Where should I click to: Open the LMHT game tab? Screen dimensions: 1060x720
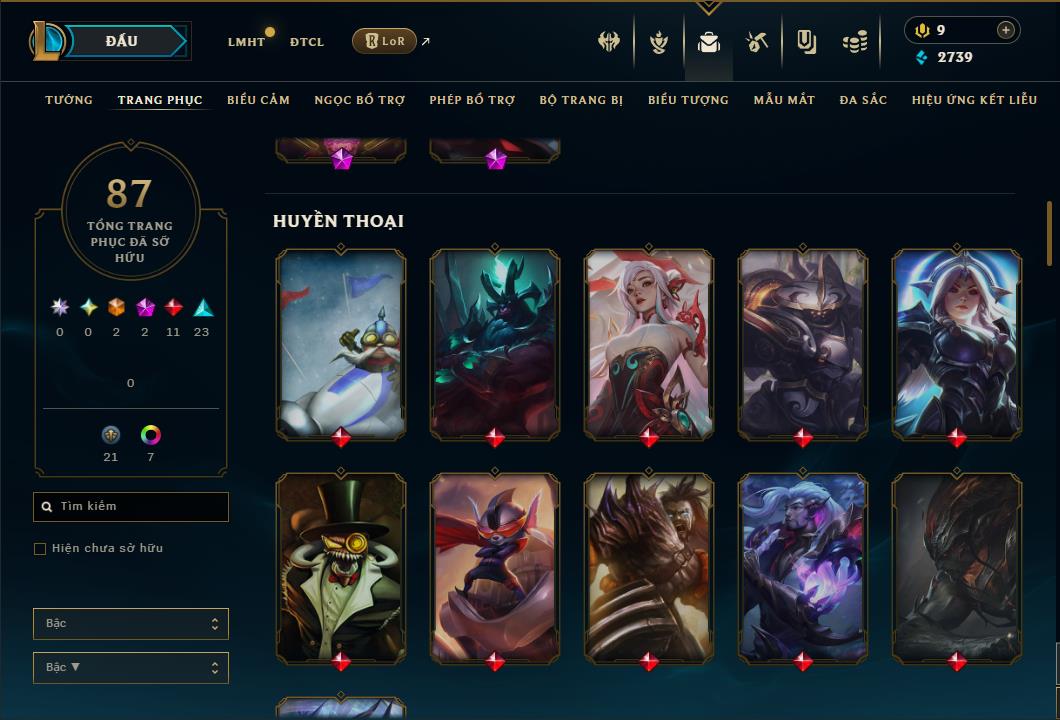tap(246, 42)
